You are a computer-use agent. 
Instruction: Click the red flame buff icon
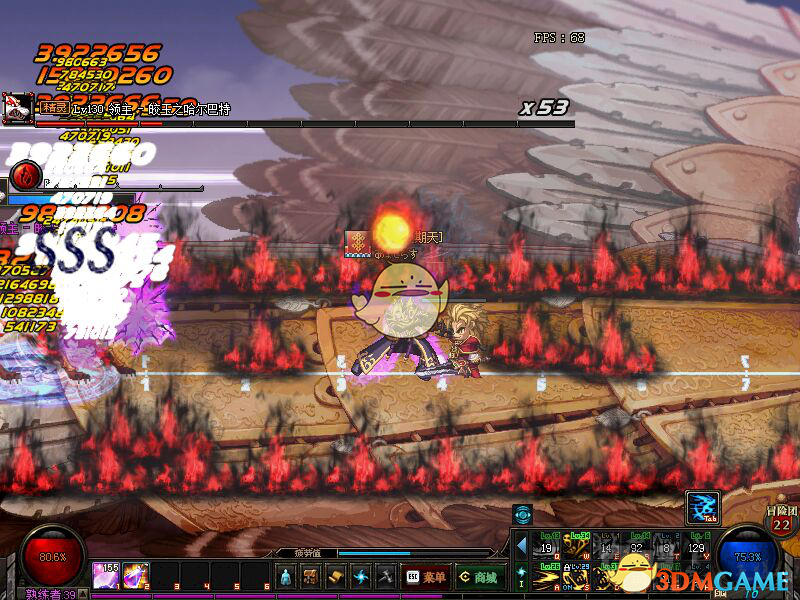coord(24,177)
